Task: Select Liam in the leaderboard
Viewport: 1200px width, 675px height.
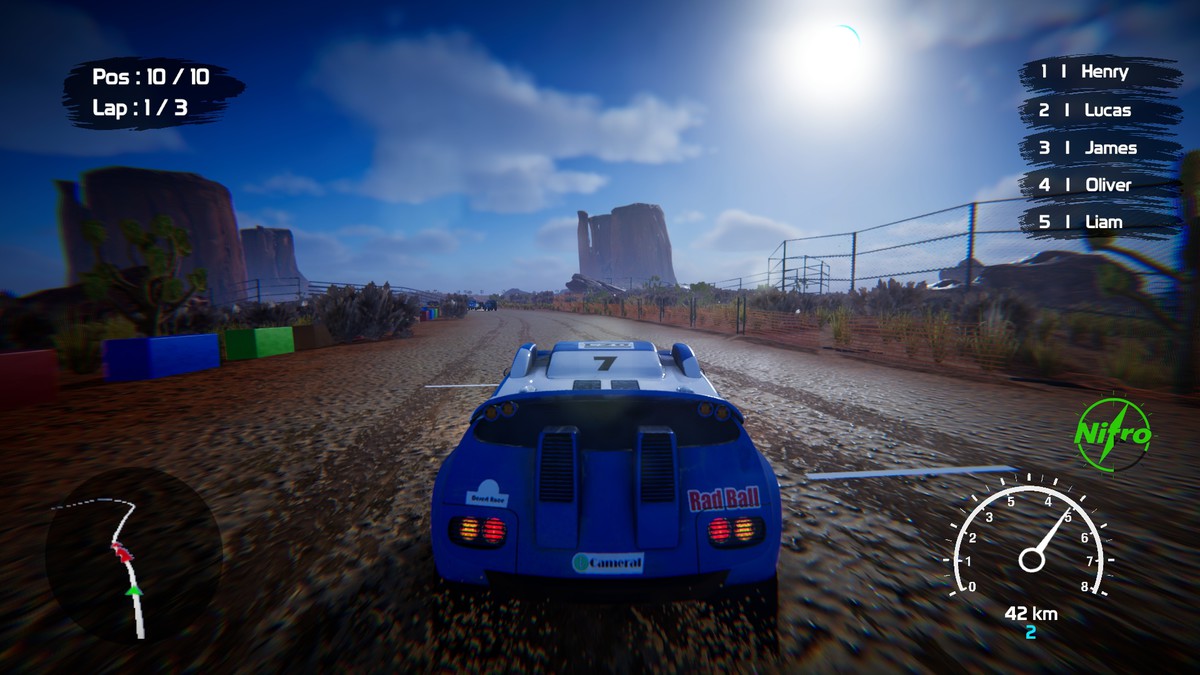Action: (1098, 222)
